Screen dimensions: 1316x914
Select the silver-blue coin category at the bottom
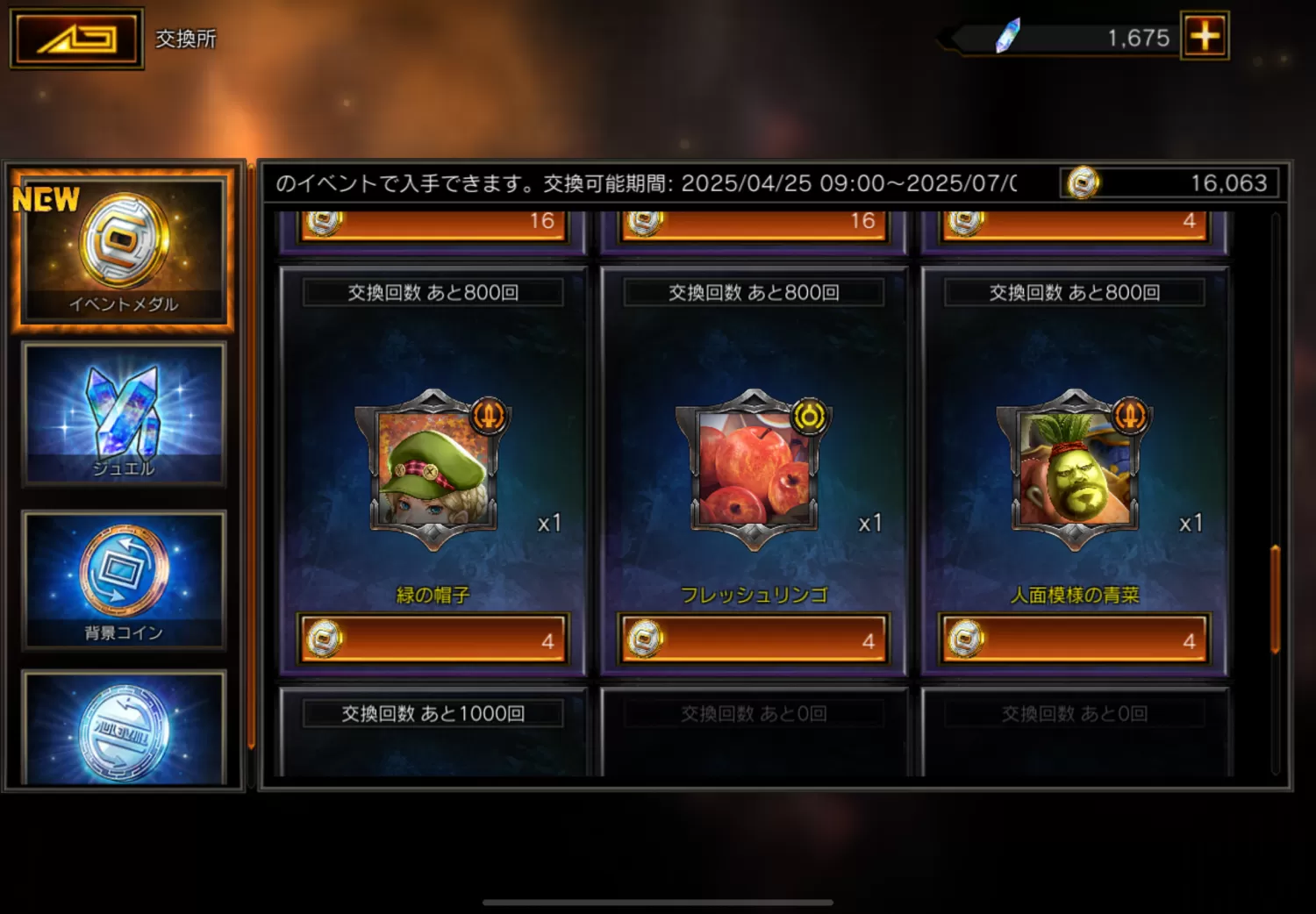(123, 730)
